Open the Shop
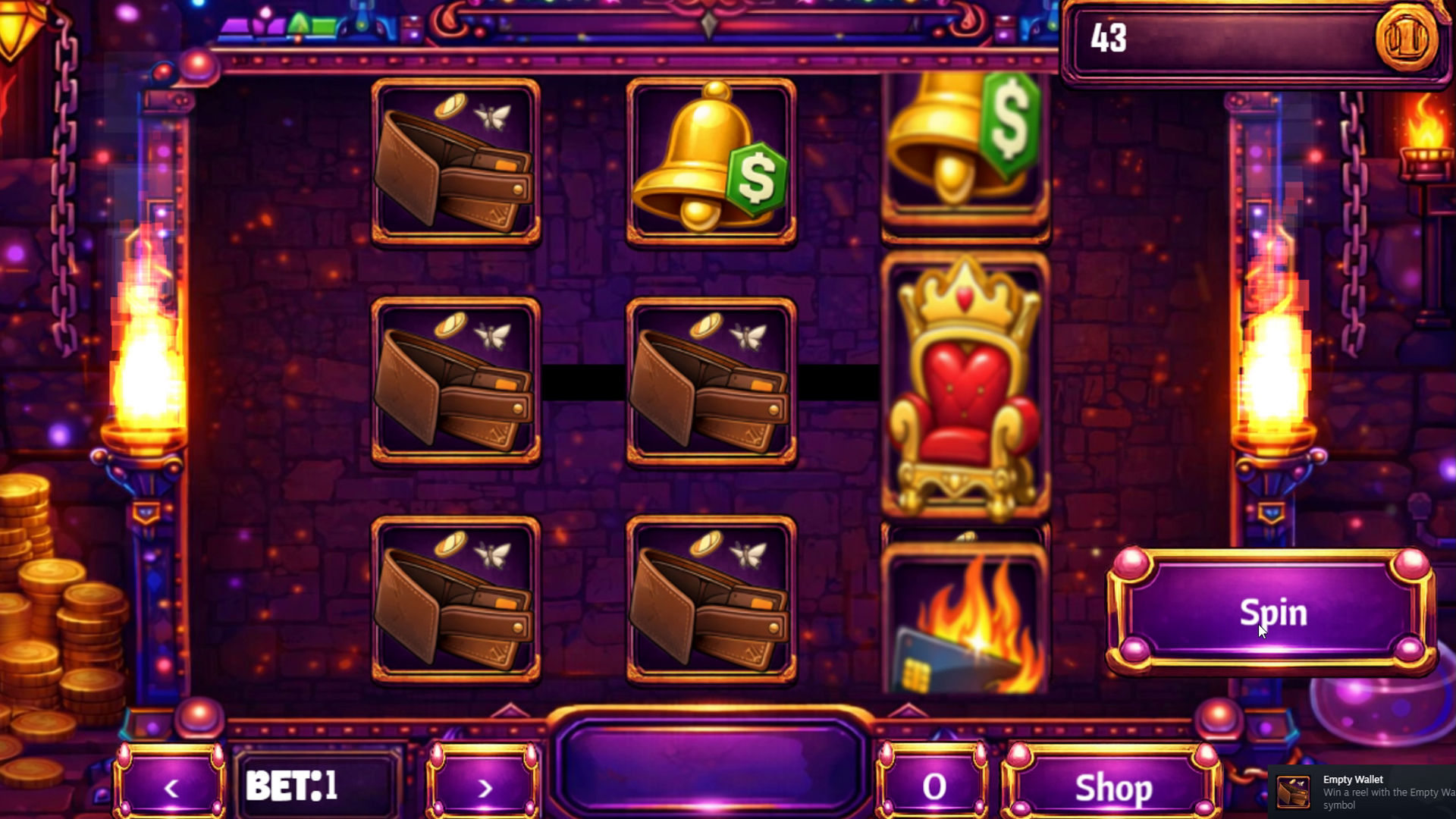 [x=1110, y=789]
